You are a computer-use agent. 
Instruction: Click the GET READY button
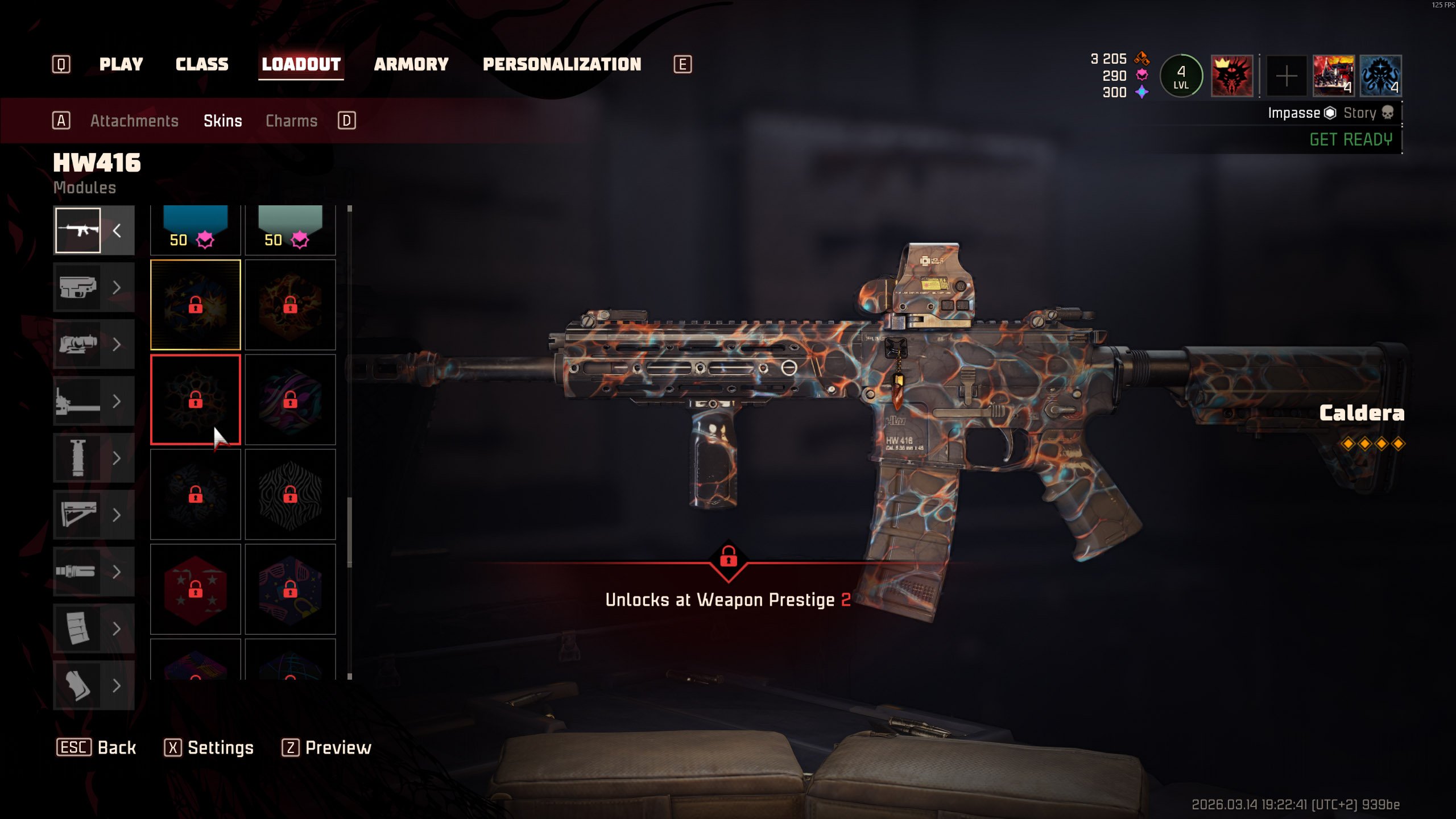coord(1351,139)
